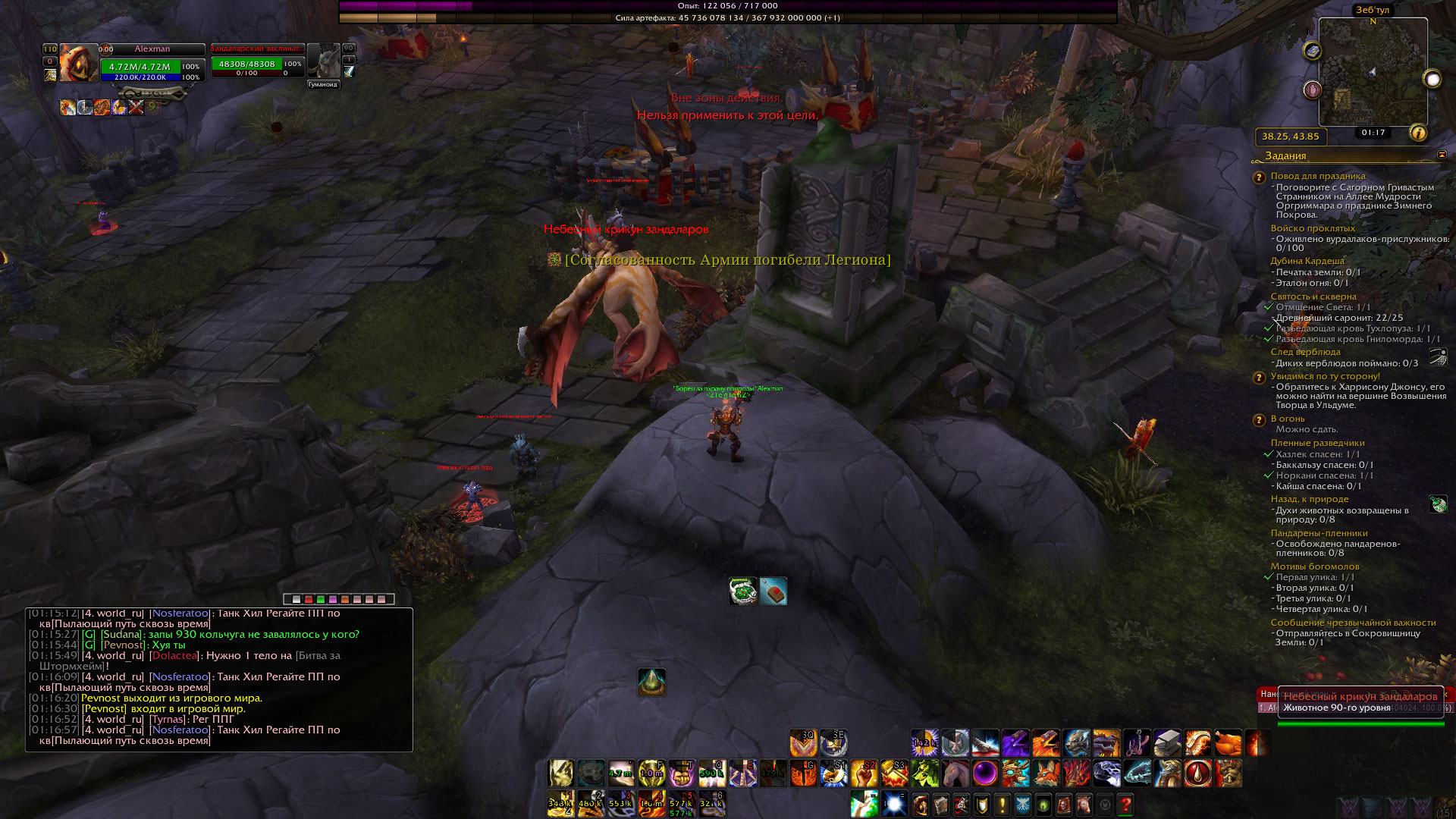Open the minimap area view
Screen dimensions: 1456x819
click(1373, 73)
